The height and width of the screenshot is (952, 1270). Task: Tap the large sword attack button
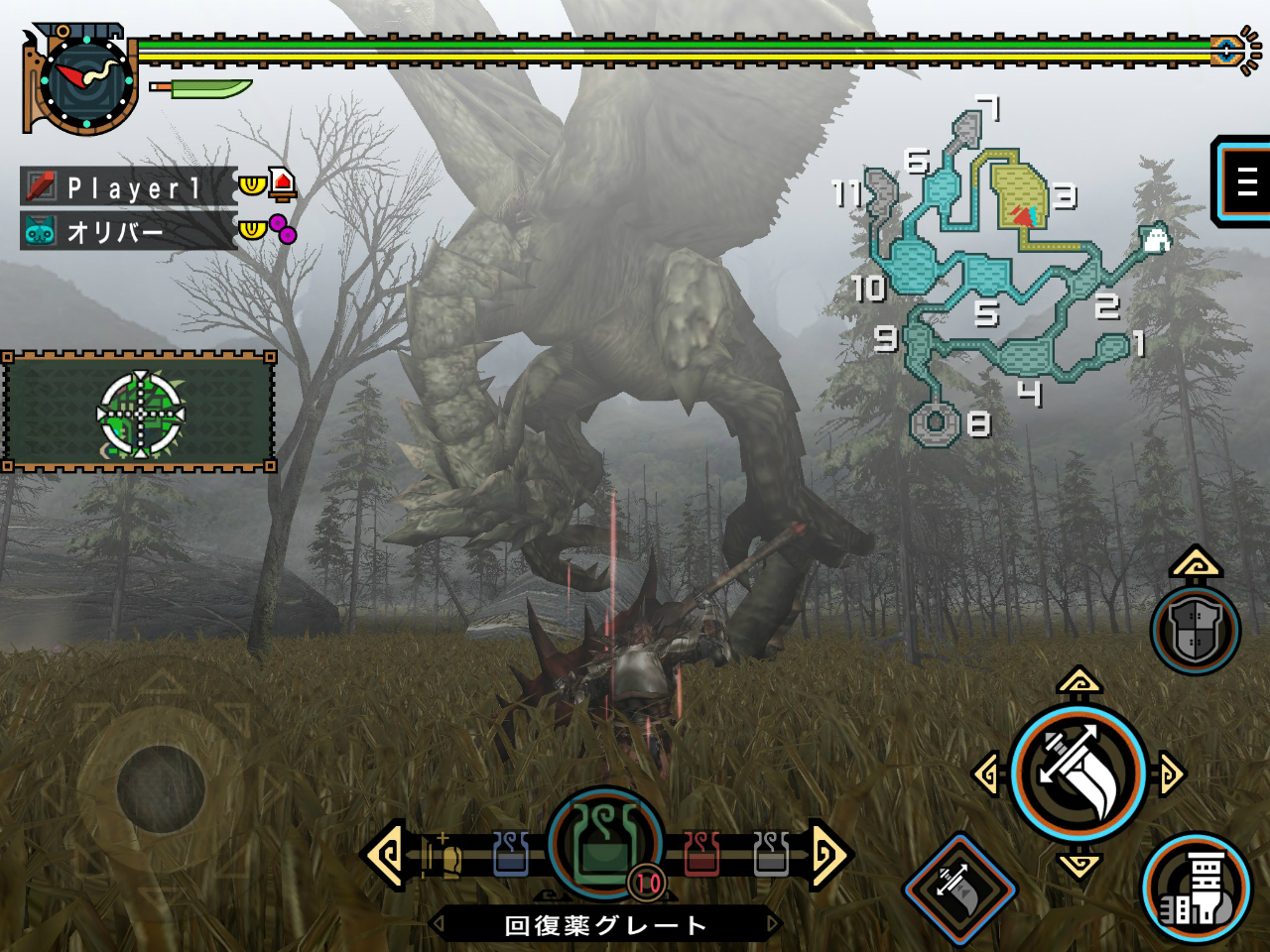click(1079, 773)
